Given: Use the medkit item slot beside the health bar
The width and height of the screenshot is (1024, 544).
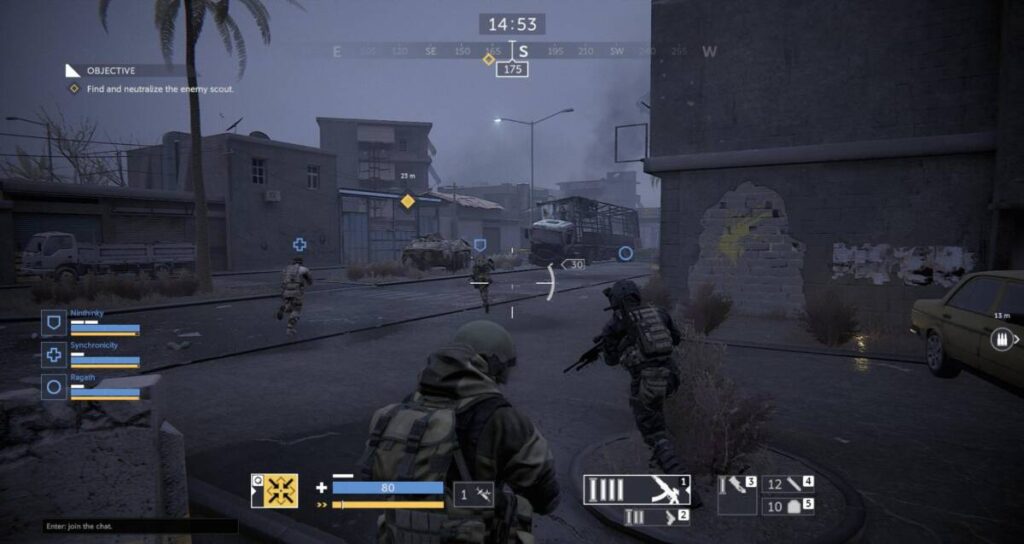Looking at the screenshot, I should [x=474, y=493].
